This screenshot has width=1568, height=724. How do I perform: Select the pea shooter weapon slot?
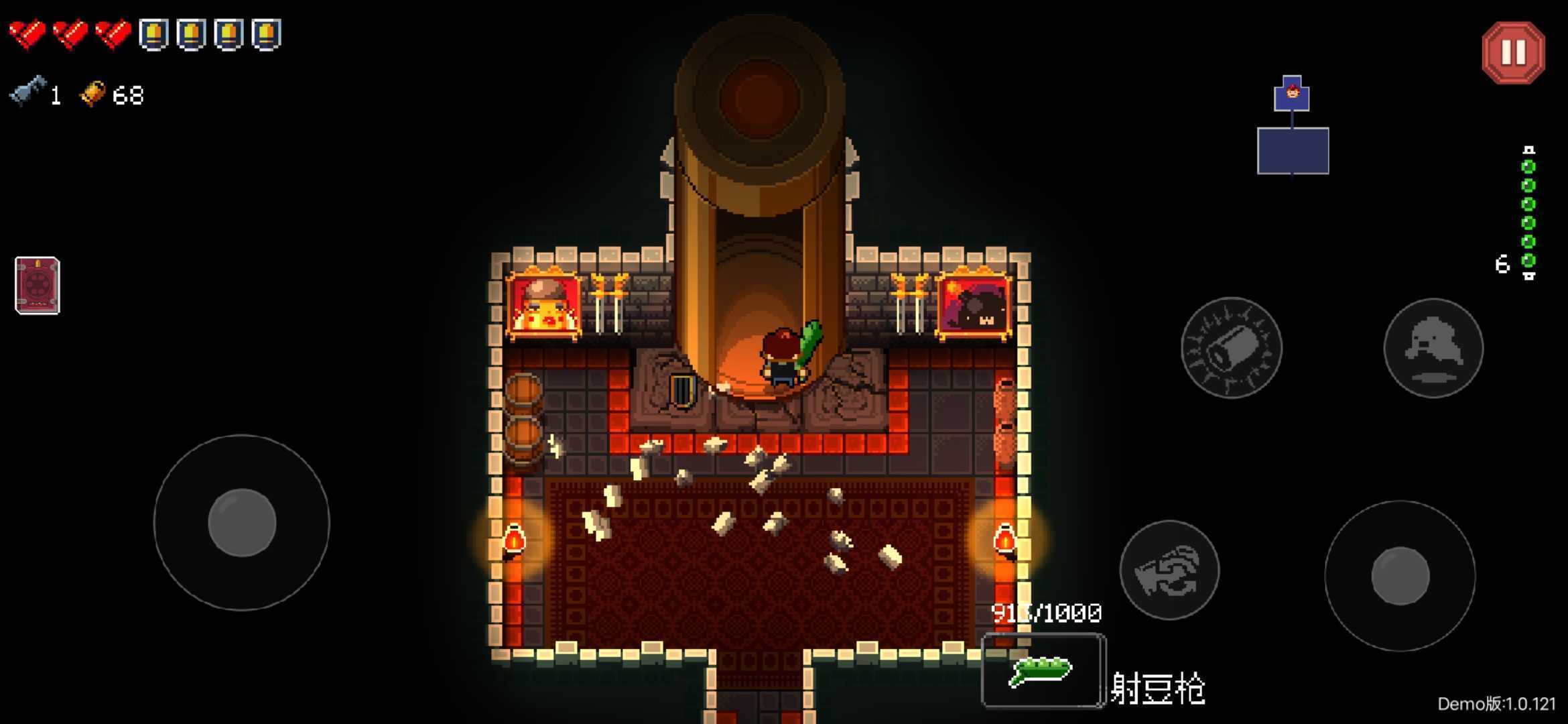click(x=1043, y=670)
